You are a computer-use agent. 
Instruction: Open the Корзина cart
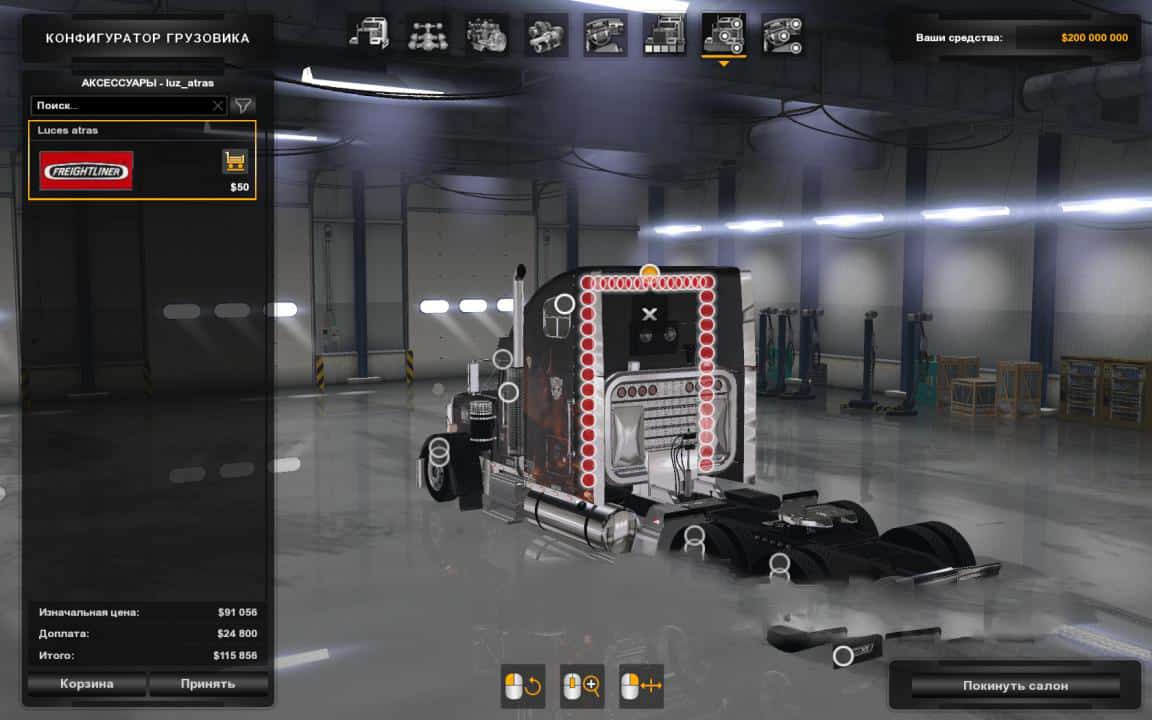point(87,684)
